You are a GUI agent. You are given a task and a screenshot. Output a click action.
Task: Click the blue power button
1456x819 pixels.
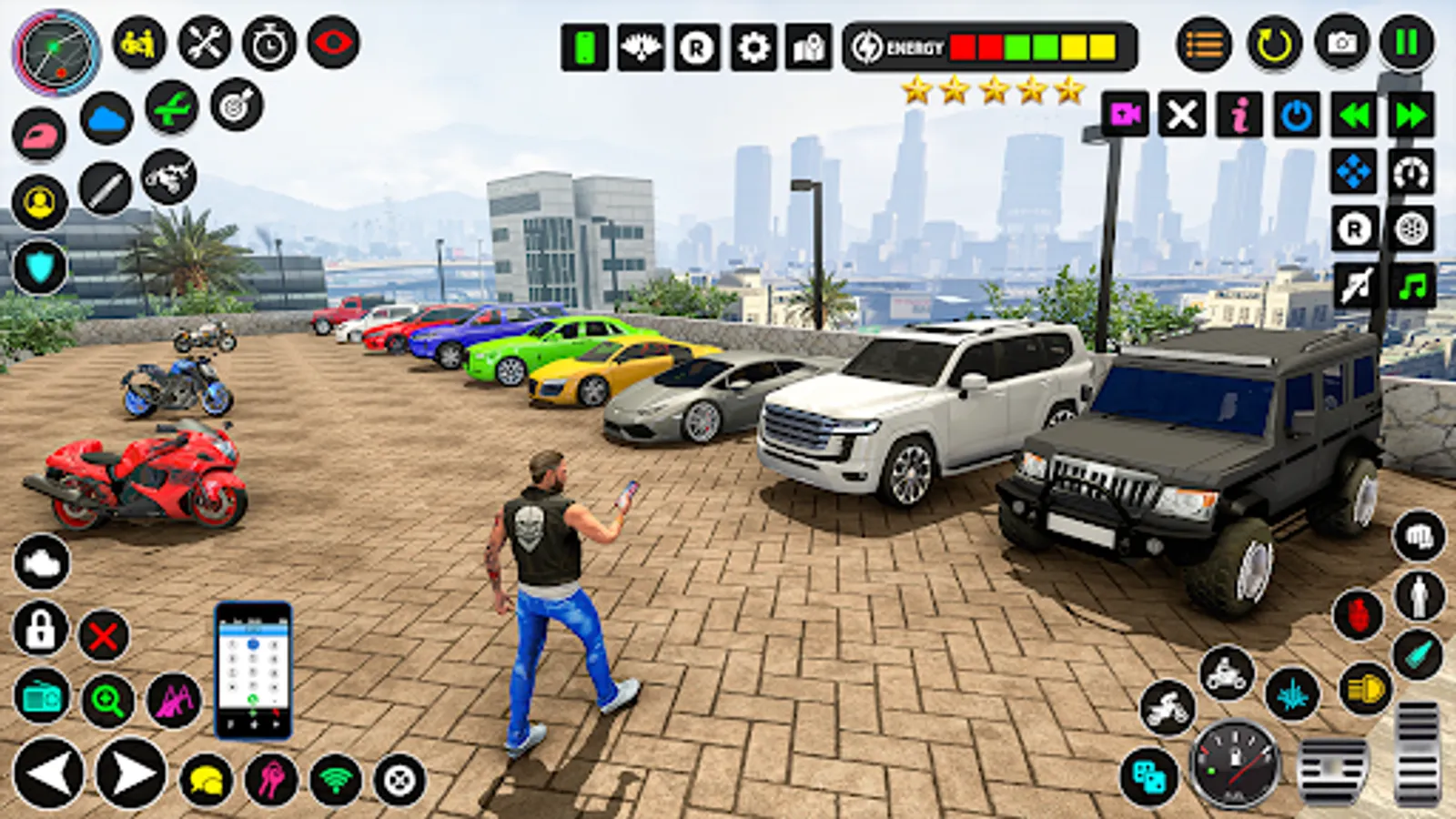tap(1297, 115)
